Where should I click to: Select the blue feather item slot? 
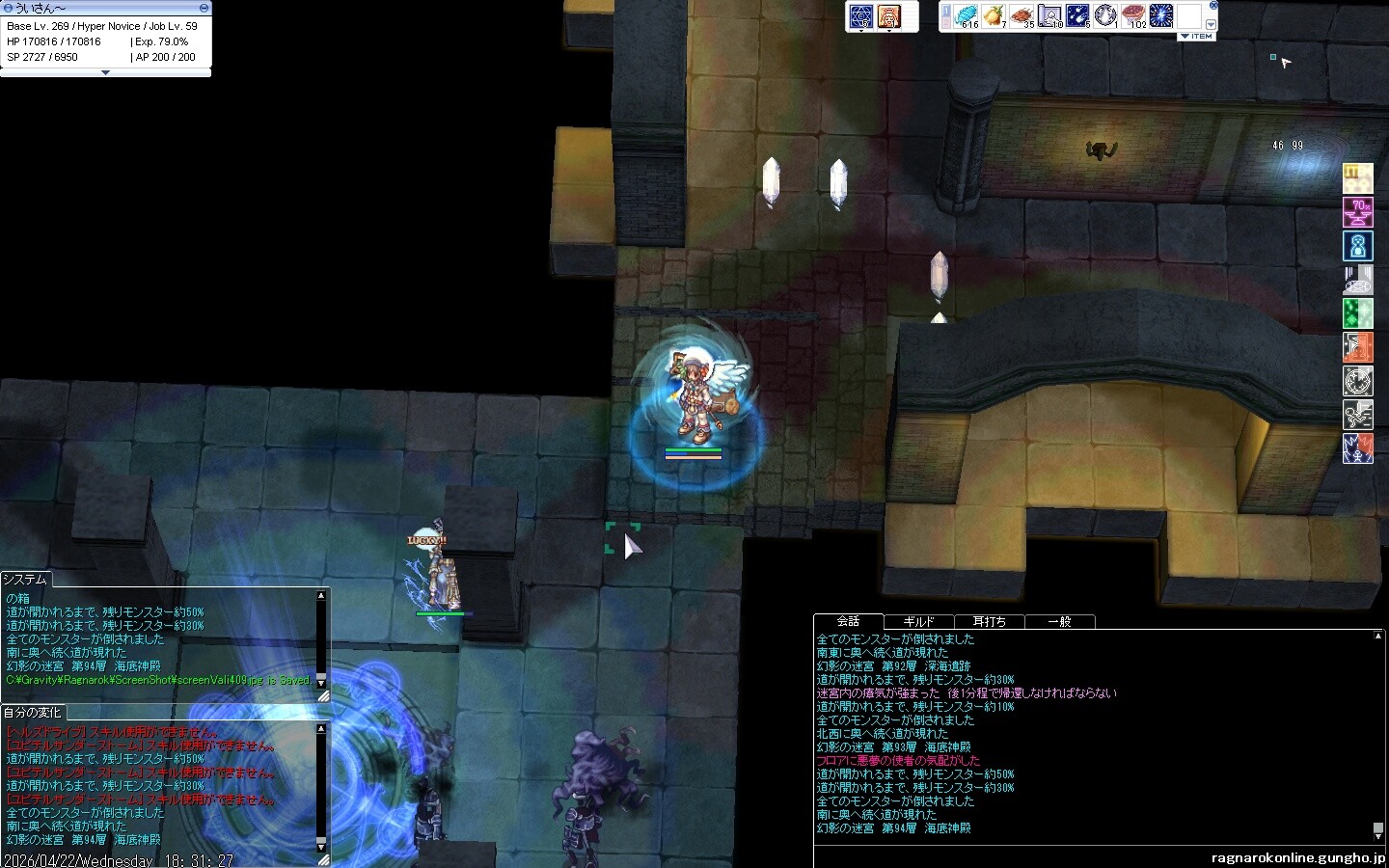point(966,16)
